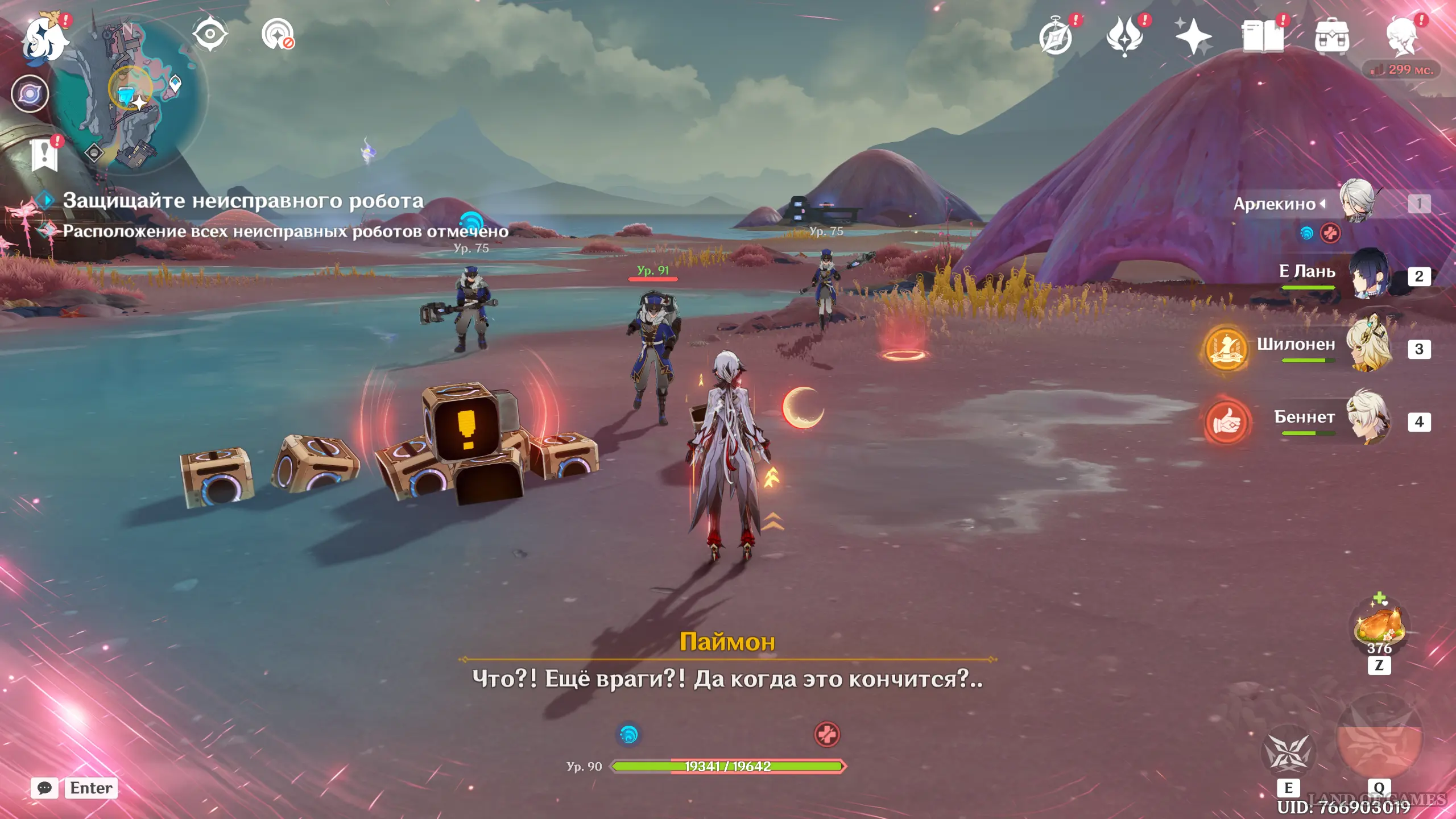Open the Paimon menu
The height and width of the screenshot is (819, 1456).
tap(44, 39)
